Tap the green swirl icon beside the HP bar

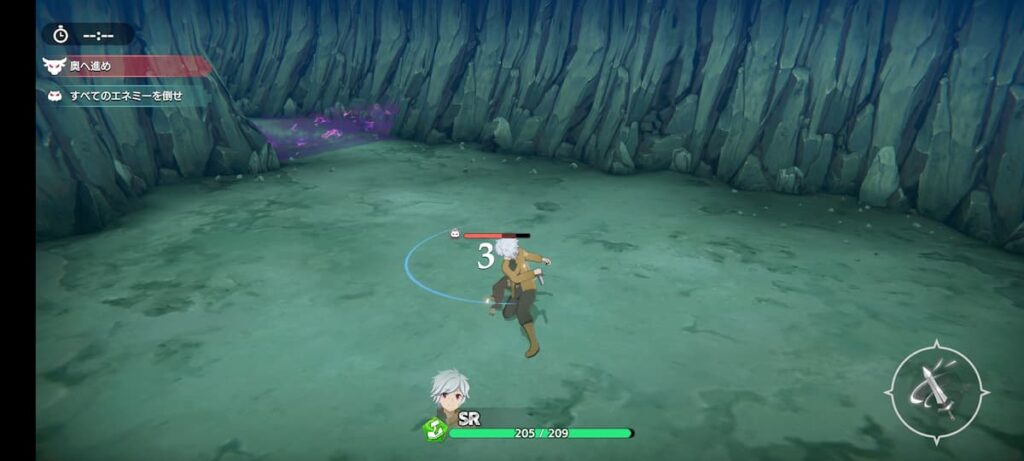click(434, 430)
